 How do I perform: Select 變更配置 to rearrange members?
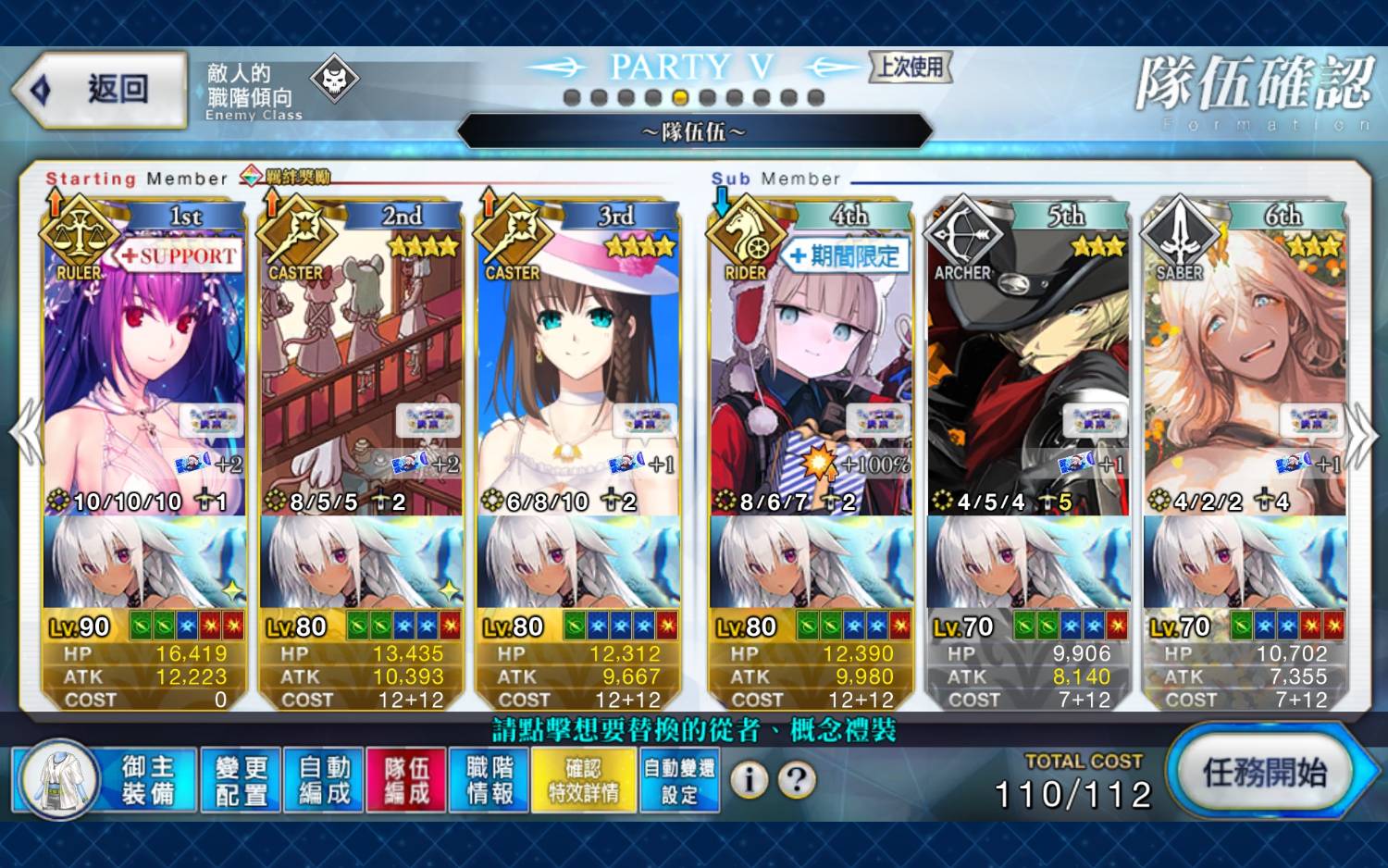click(x=241, y=780)
